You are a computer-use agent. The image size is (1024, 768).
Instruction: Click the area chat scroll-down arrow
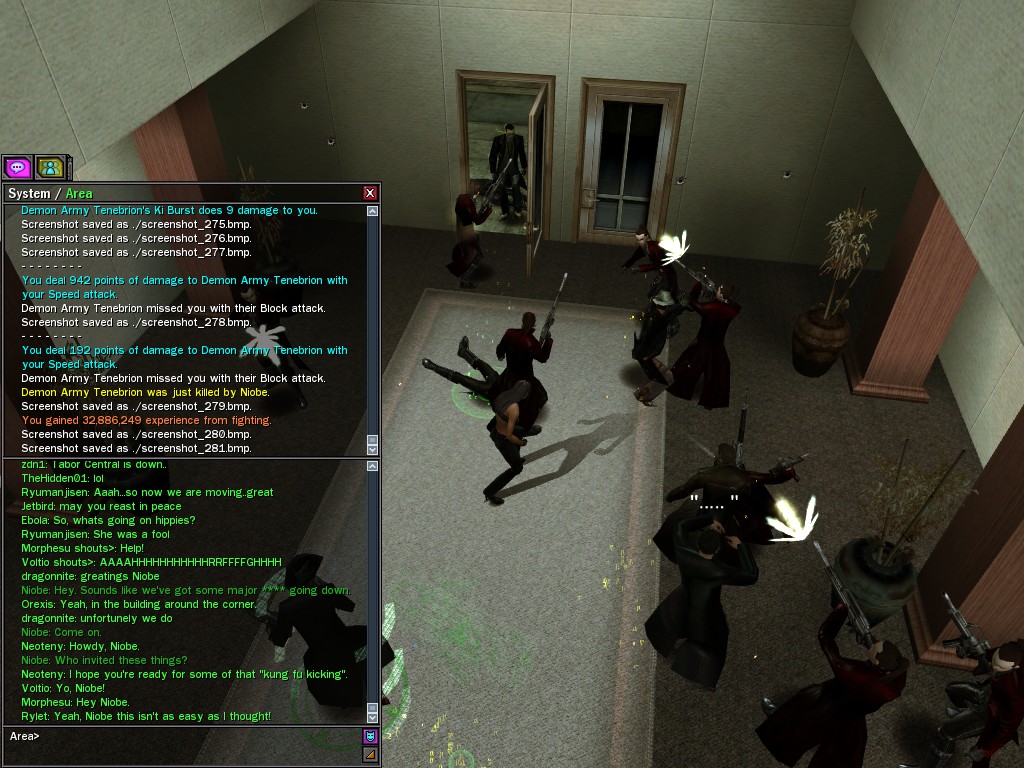(373, 716)
